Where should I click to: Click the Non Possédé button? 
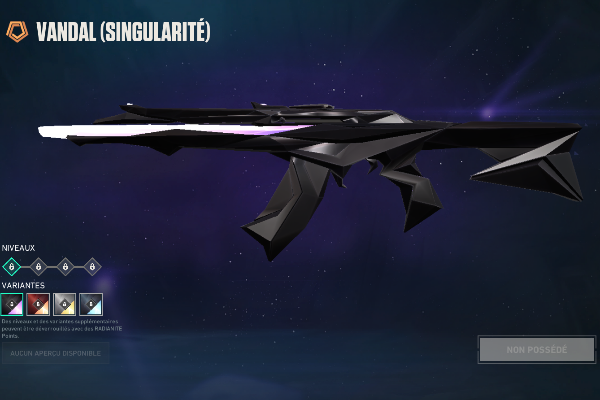tap(536, 350)
